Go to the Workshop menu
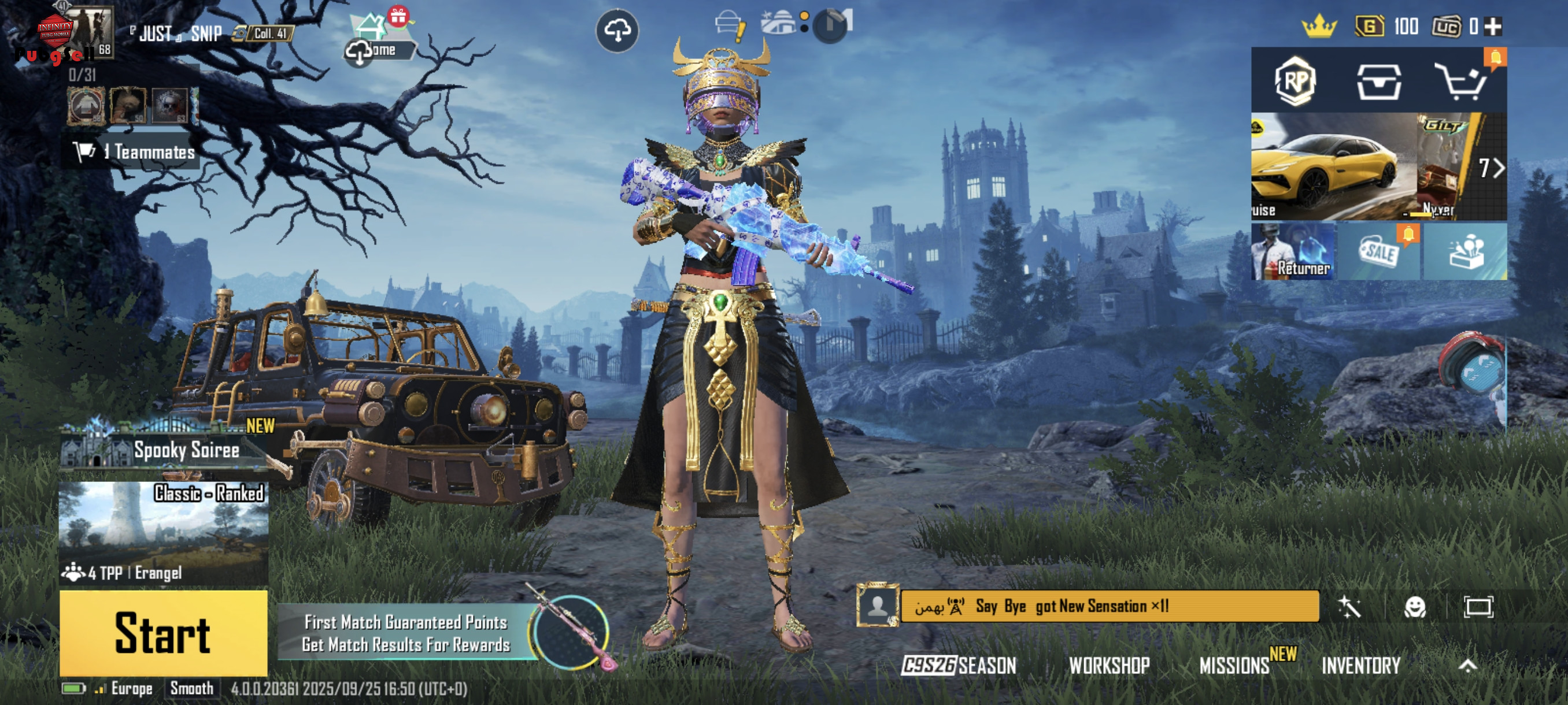Viewport: 1568px width, 705px height. pos(1109,666)
